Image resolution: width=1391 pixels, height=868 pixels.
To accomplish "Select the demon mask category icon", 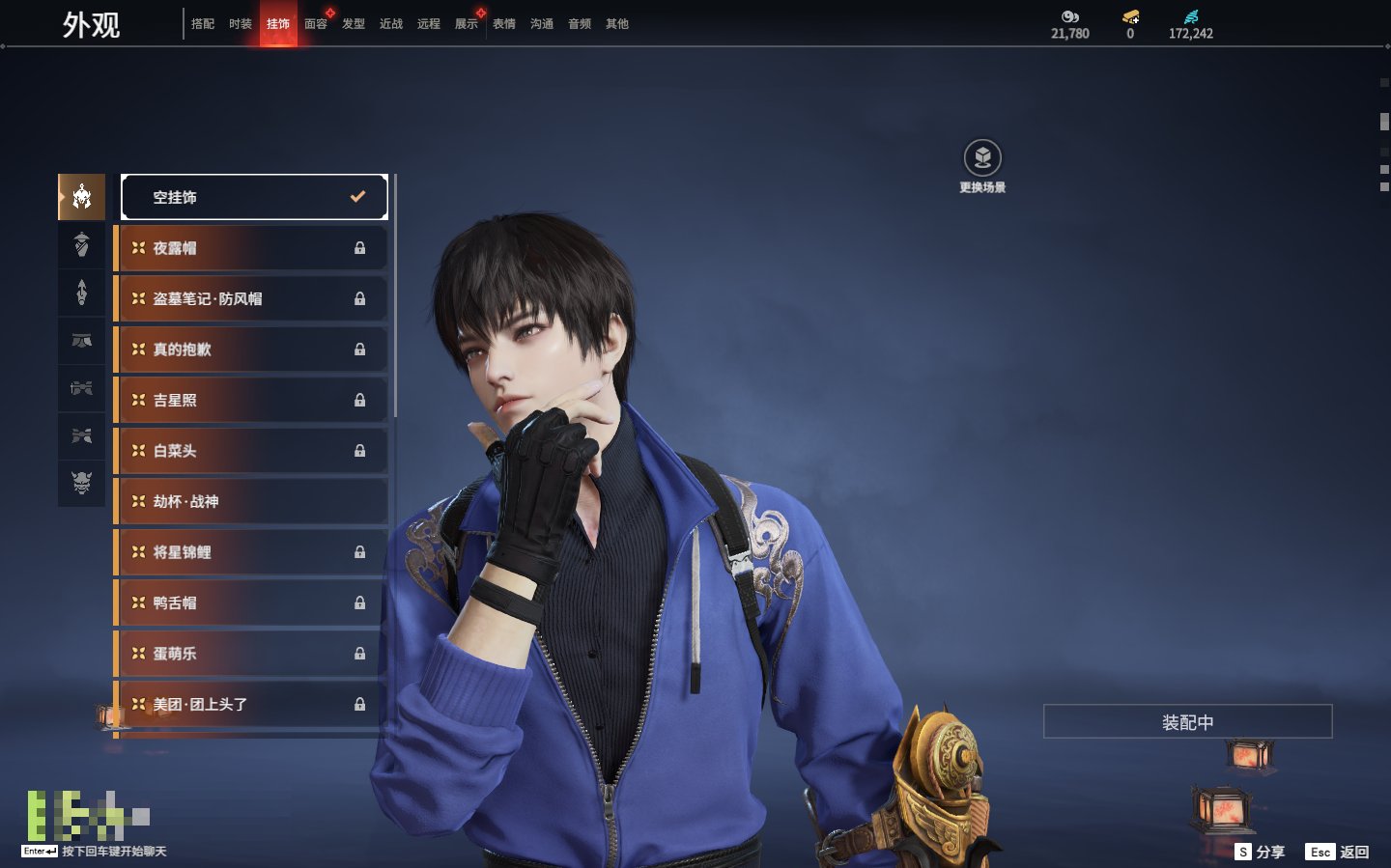I will [x=82, y=483].
